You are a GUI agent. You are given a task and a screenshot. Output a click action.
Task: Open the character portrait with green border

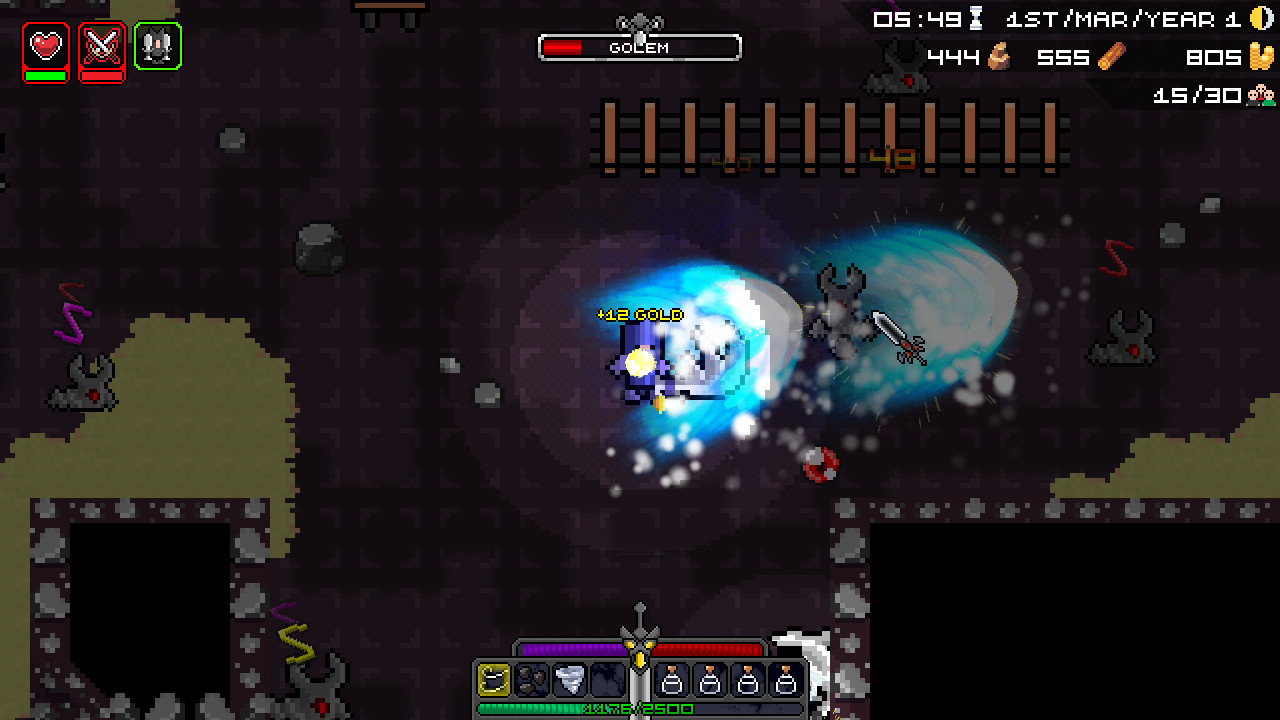(158, 46)
